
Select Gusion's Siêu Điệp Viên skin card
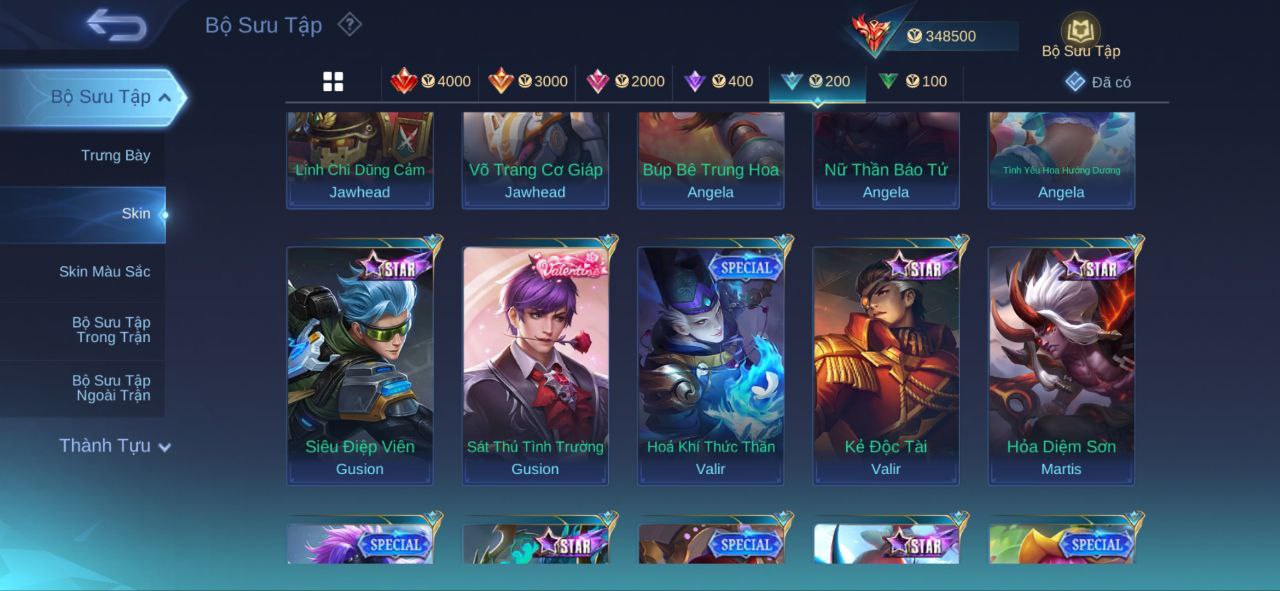[360, 365]
